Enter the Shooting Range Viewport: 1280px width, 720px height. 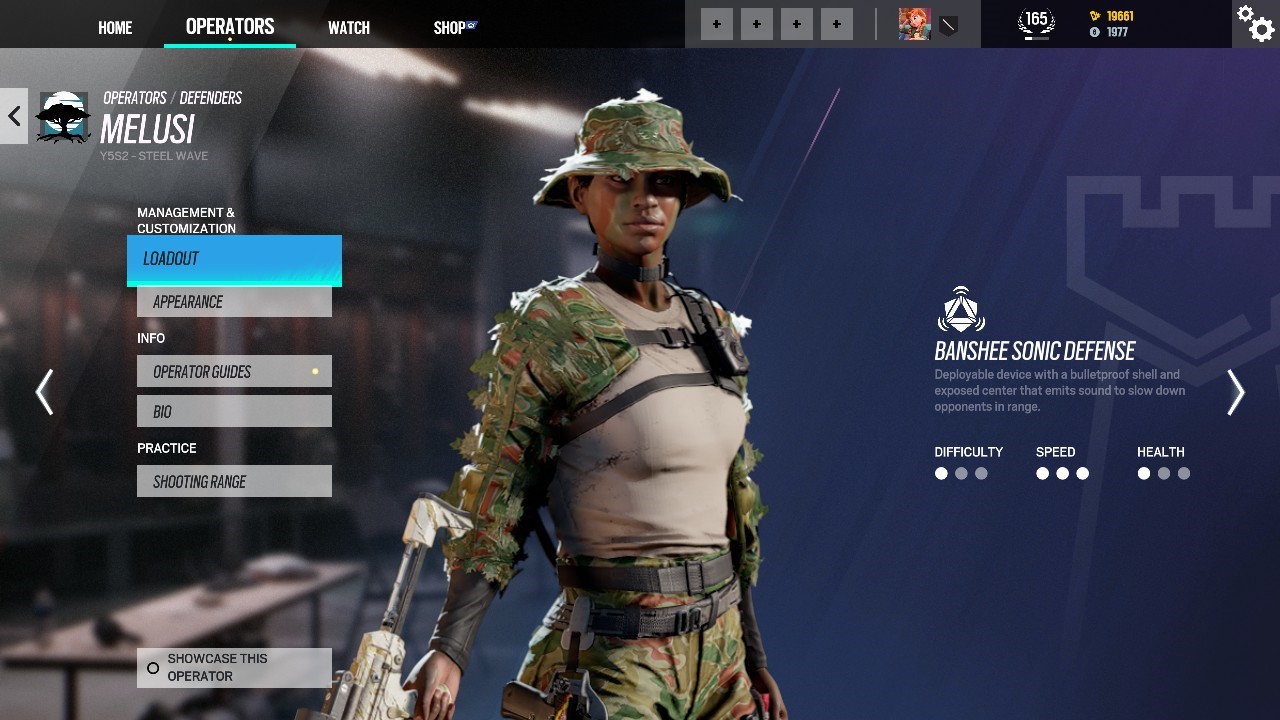click(x=234, y=482)
